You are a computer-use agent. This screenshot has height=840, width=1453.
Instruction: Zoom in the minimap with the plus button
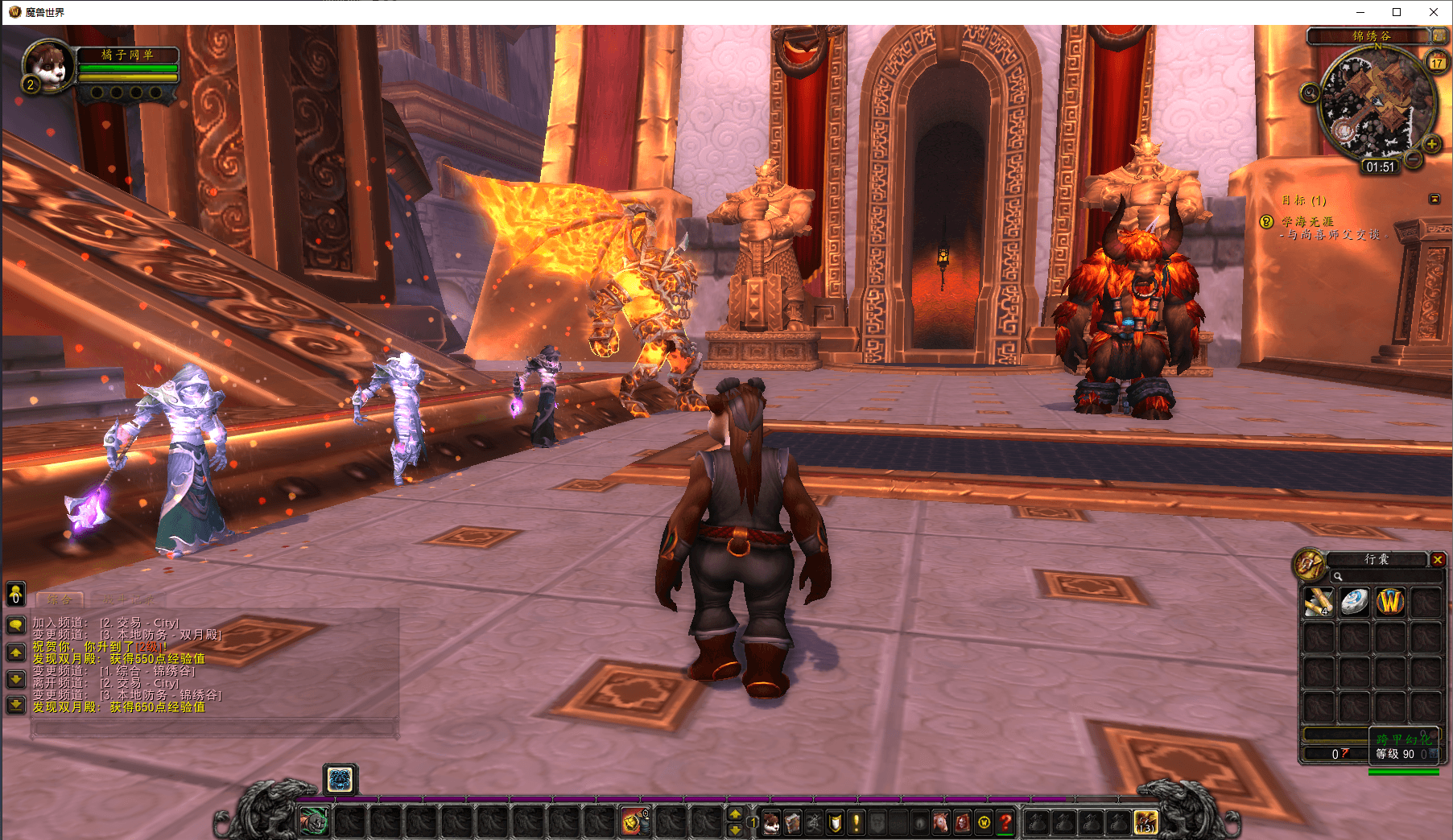(x=1431, y=145)
